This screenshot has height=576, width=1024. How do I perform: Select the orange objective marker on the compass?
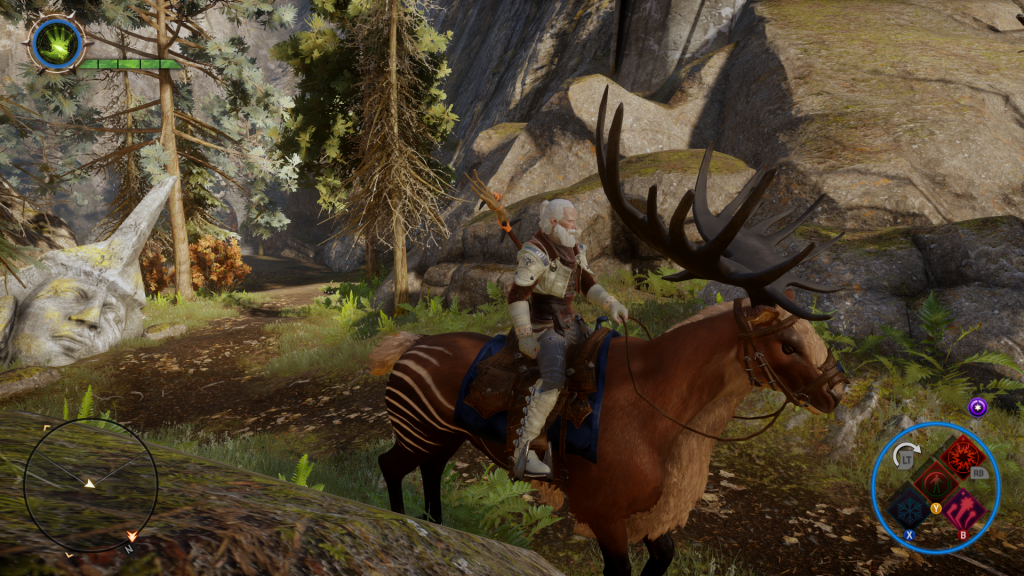coord(131,537)
